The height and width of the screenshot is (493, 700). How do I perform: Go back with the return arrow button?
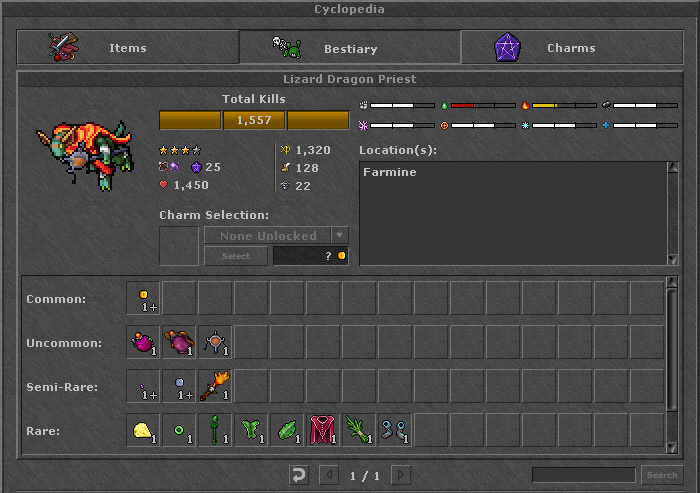[x=298, y=475]
